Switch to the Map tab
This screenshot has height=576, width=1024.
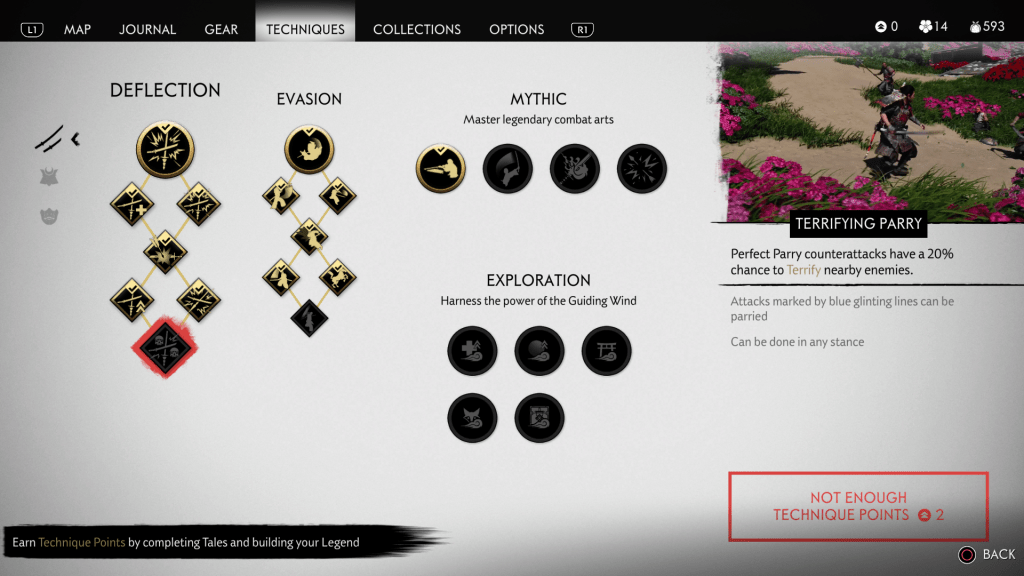click(x=77, y=29)
